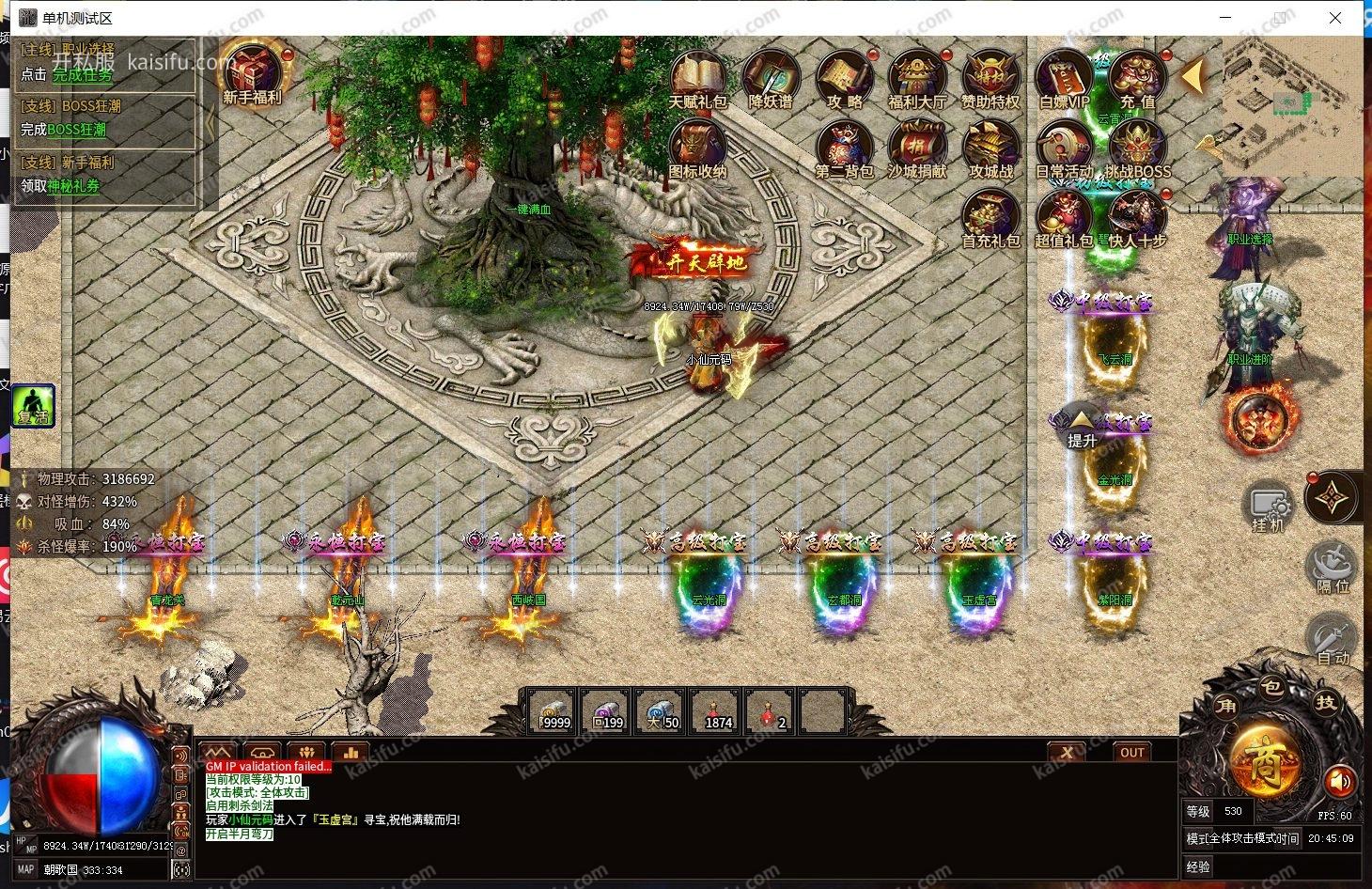1372x889 pixels.
Task: Toggle the sound speaker button
Action: pos(1340,780)
